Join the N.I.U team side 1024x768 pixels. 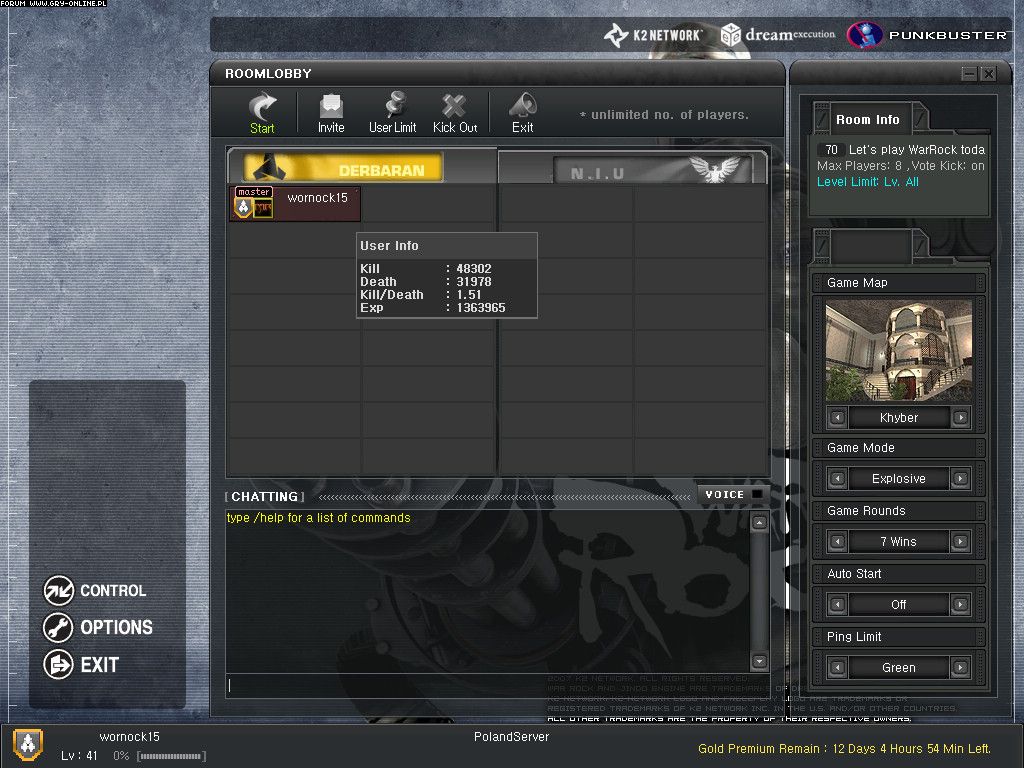(633, 168)
